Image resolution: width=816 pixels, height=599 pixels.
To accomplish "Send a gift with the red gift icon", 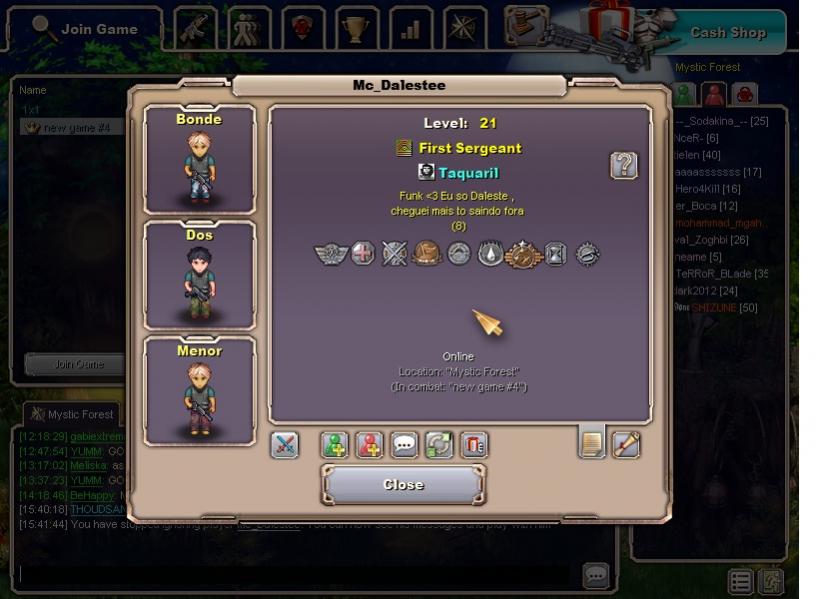I will [x=474, y=445].
